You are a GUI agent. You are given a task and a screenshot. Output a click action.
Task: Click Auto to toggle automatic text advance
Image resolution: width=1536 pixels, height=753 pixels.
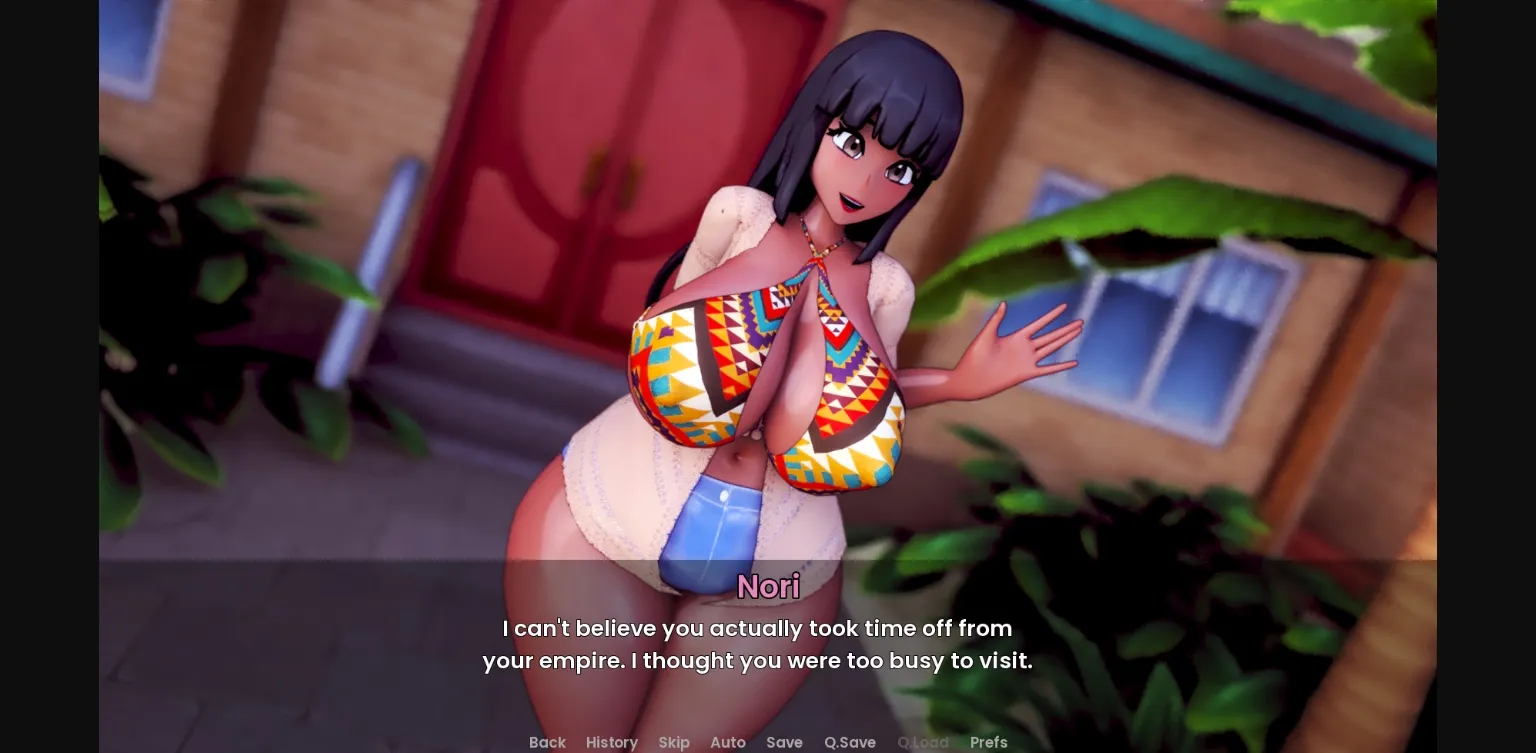click(x=728, y=742)
